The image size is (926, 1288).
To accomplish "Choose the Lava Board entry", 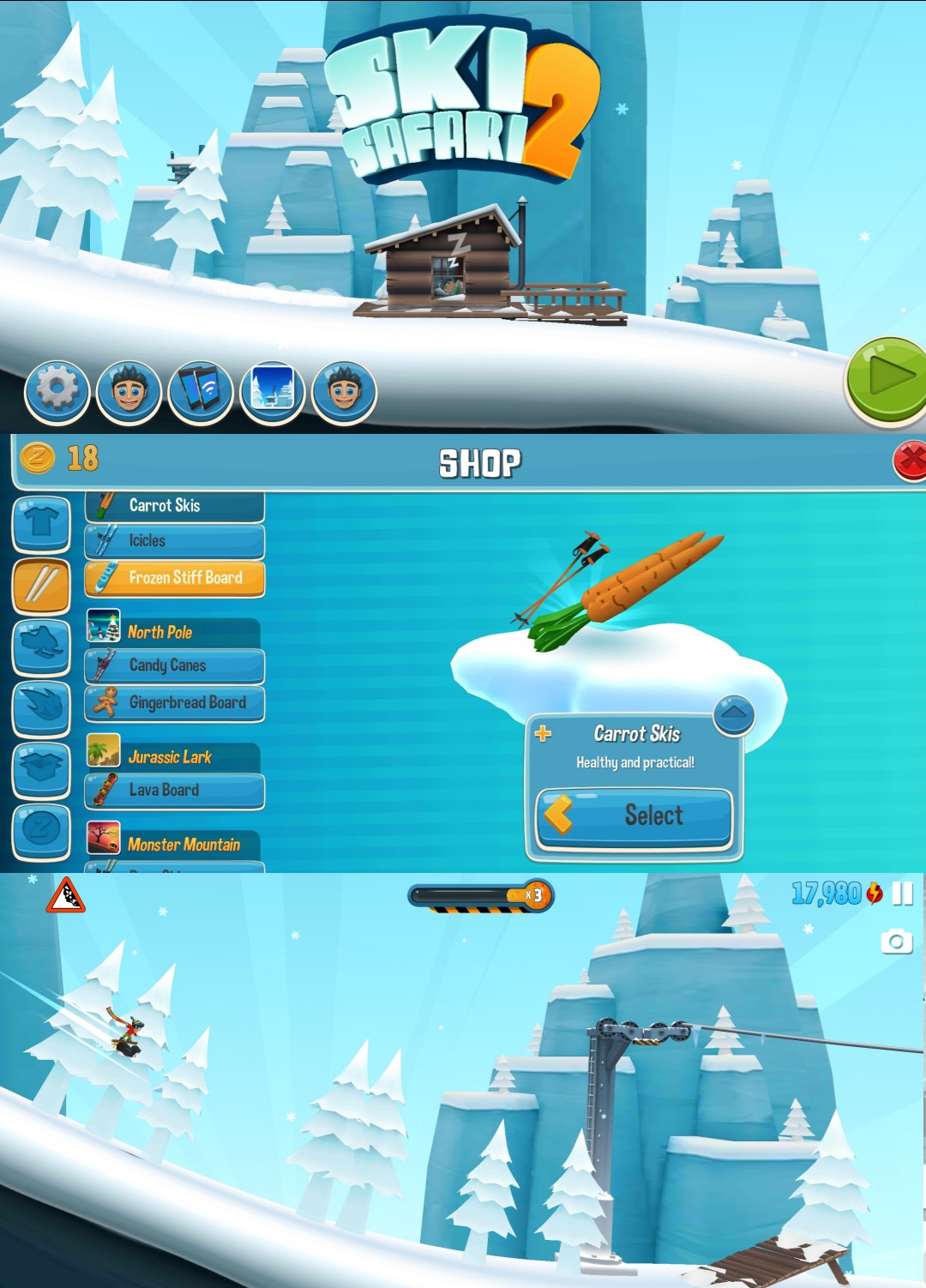I will [x=174, y=791].
